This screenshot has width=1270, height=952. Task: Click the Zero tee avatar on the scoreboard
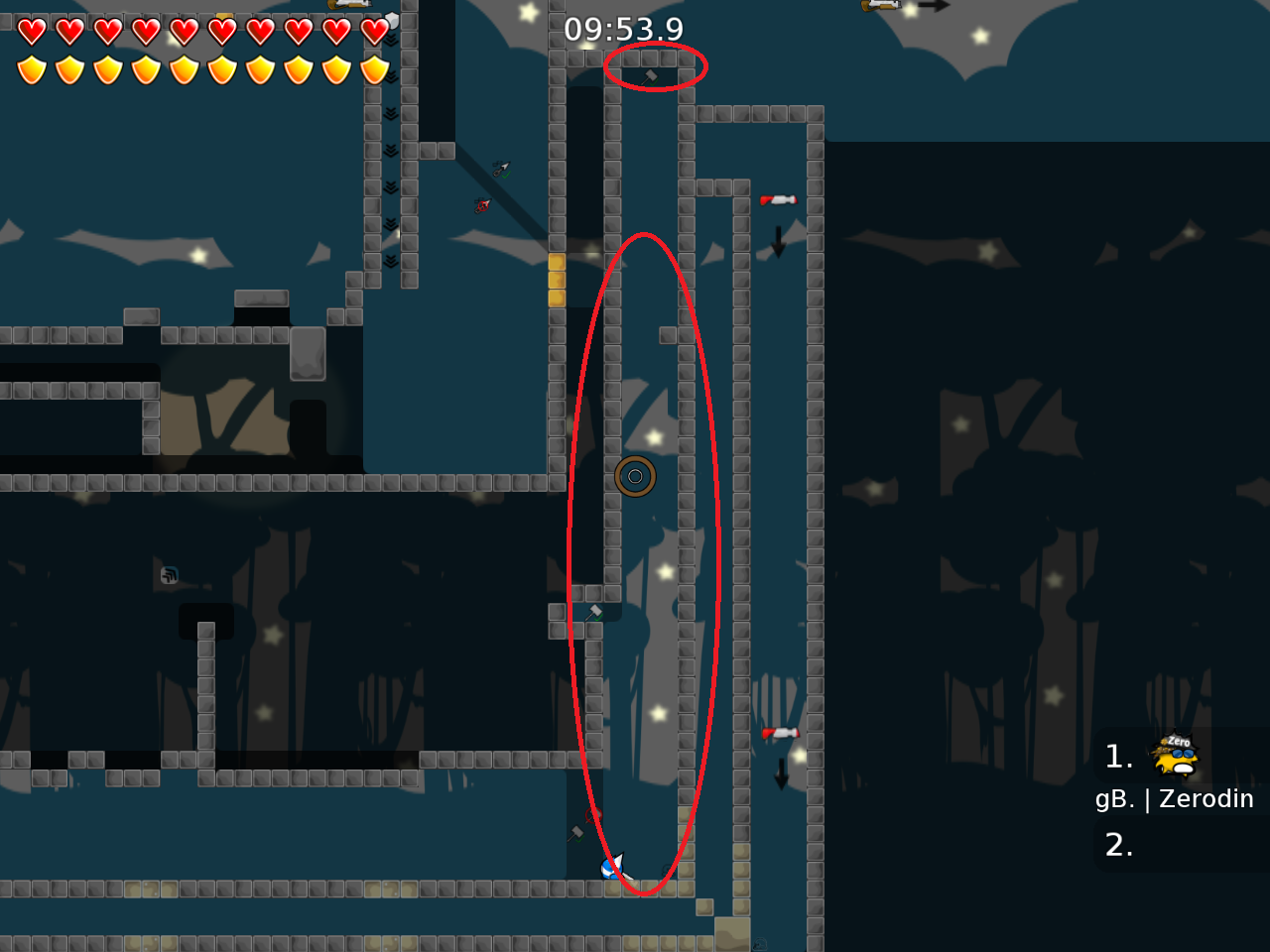pos(1173,757)
